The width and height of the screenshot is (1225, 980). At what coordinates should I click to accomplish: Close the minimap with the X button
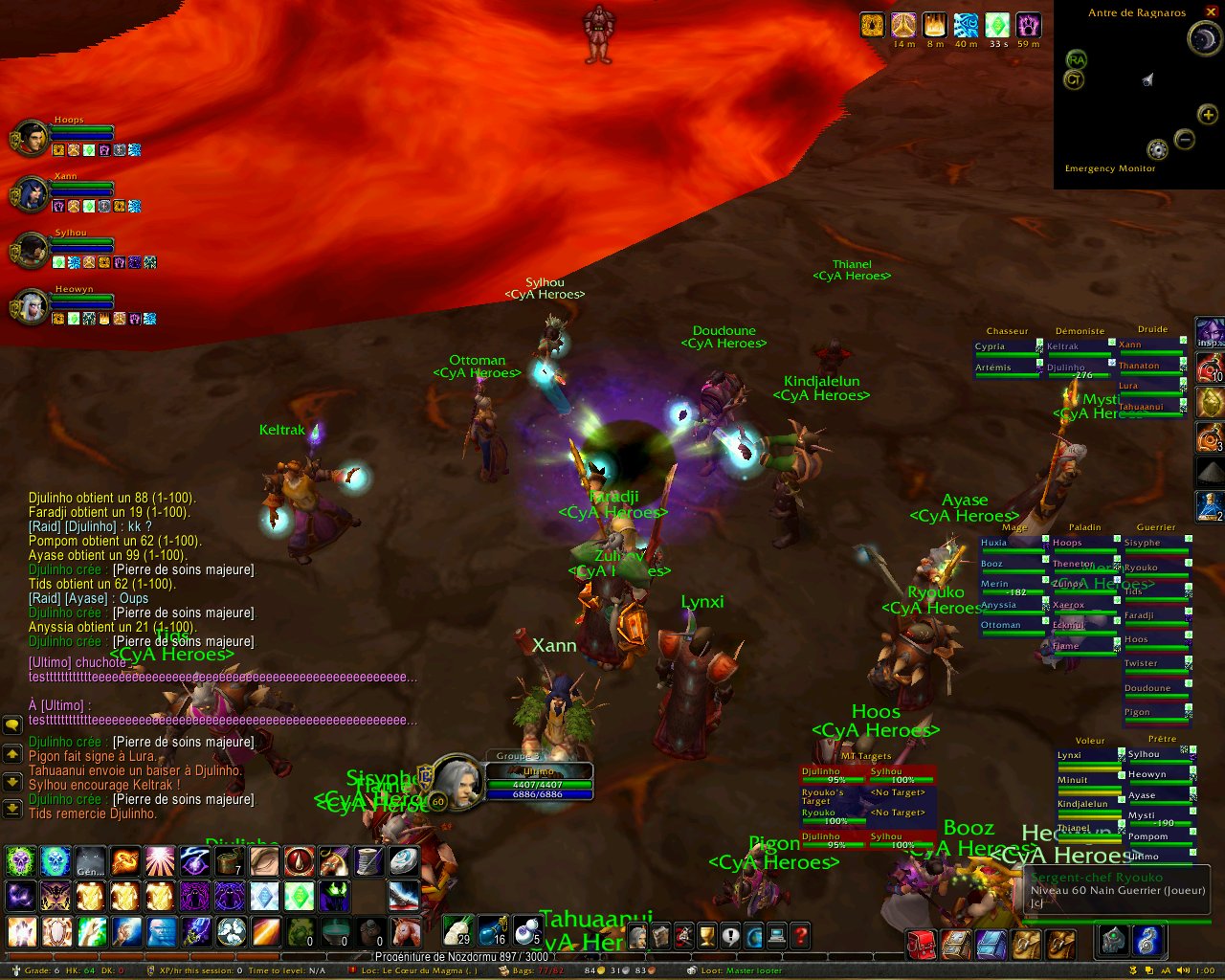pos(1211,11)
